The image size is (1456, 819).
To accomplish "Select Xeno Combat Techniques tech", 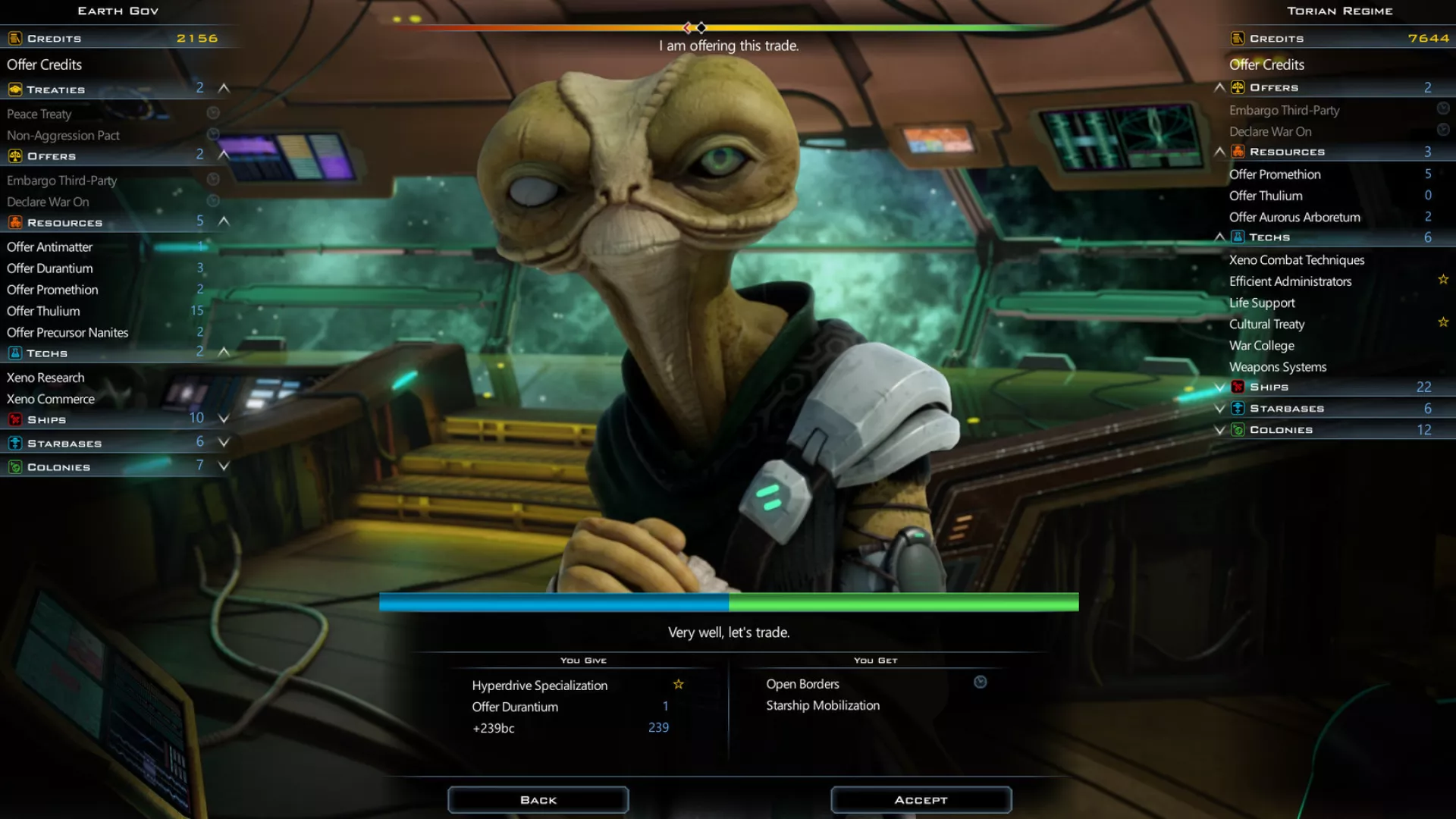I will [1297, 260].
